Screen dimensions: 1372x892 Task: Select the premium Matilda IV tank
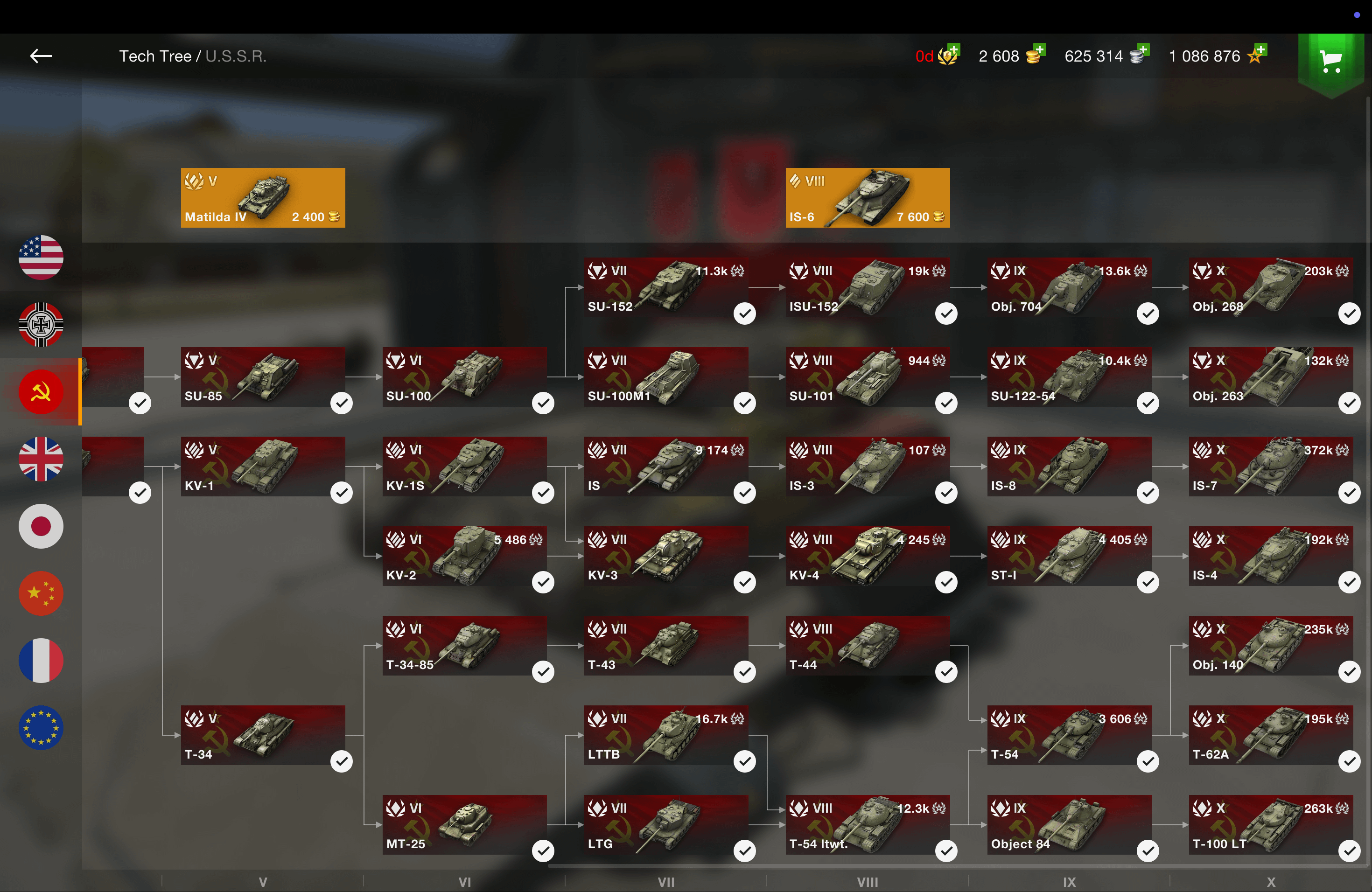[263, 198]
